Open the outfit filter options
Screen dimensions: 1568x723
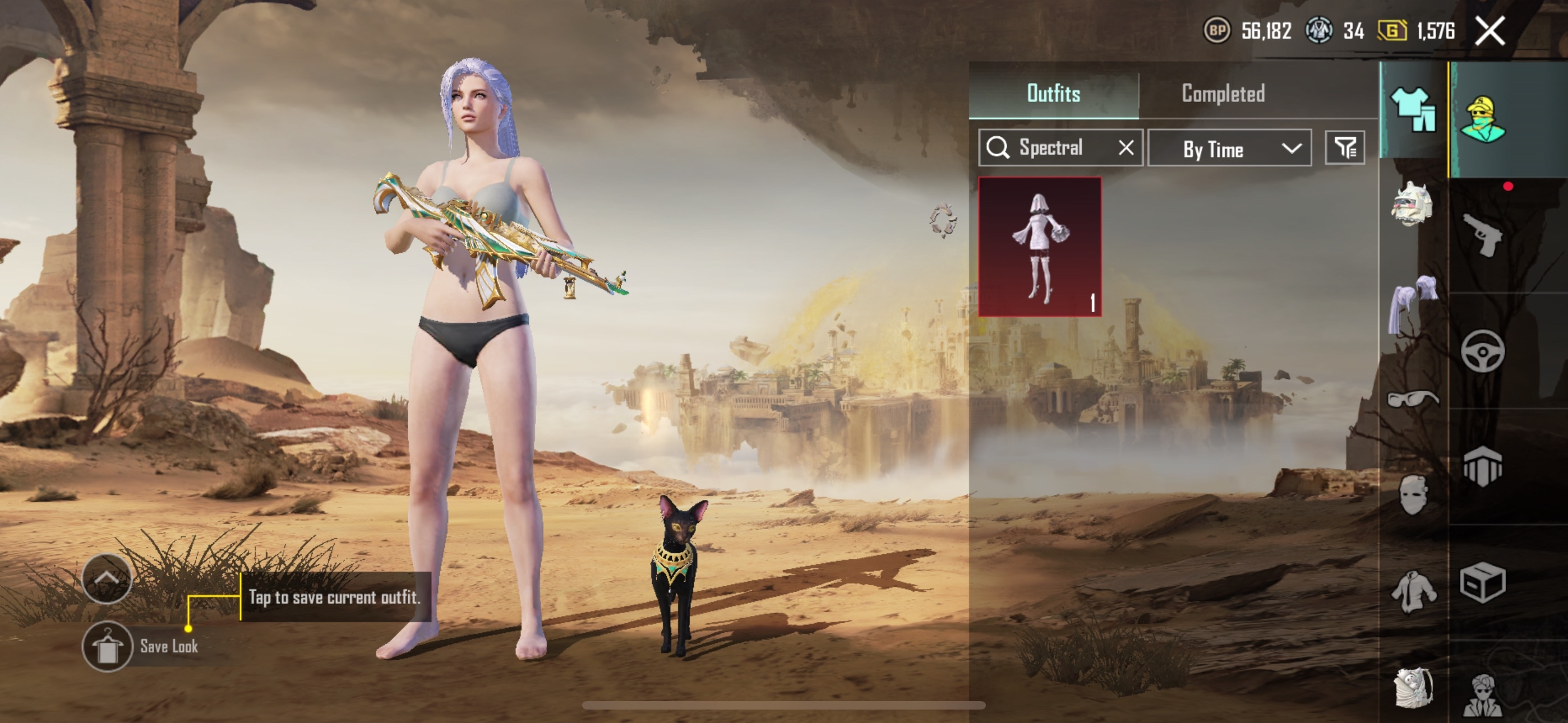[x=1345, y=148]
